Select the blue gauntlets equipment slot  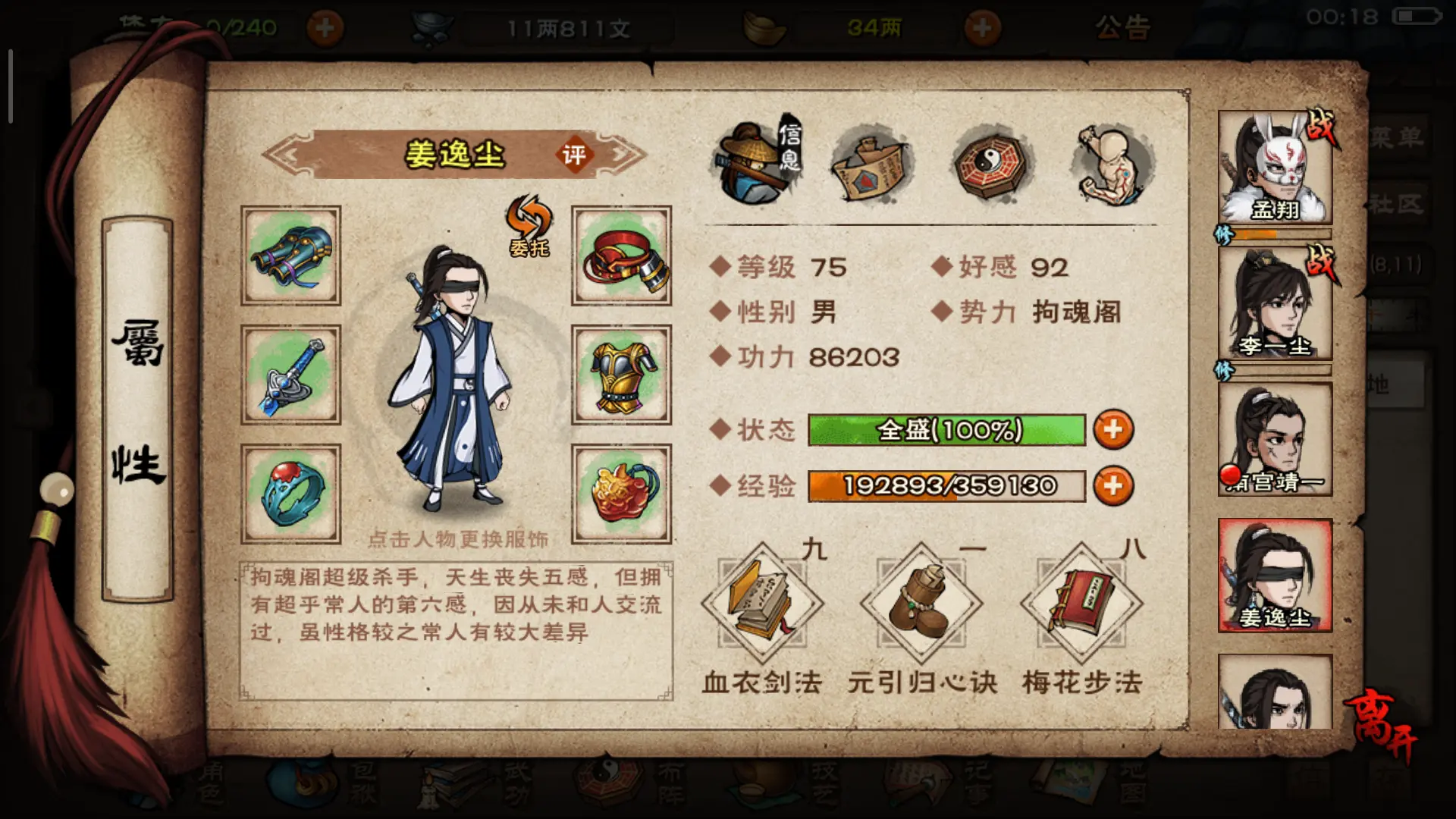[x=291, y=256]
